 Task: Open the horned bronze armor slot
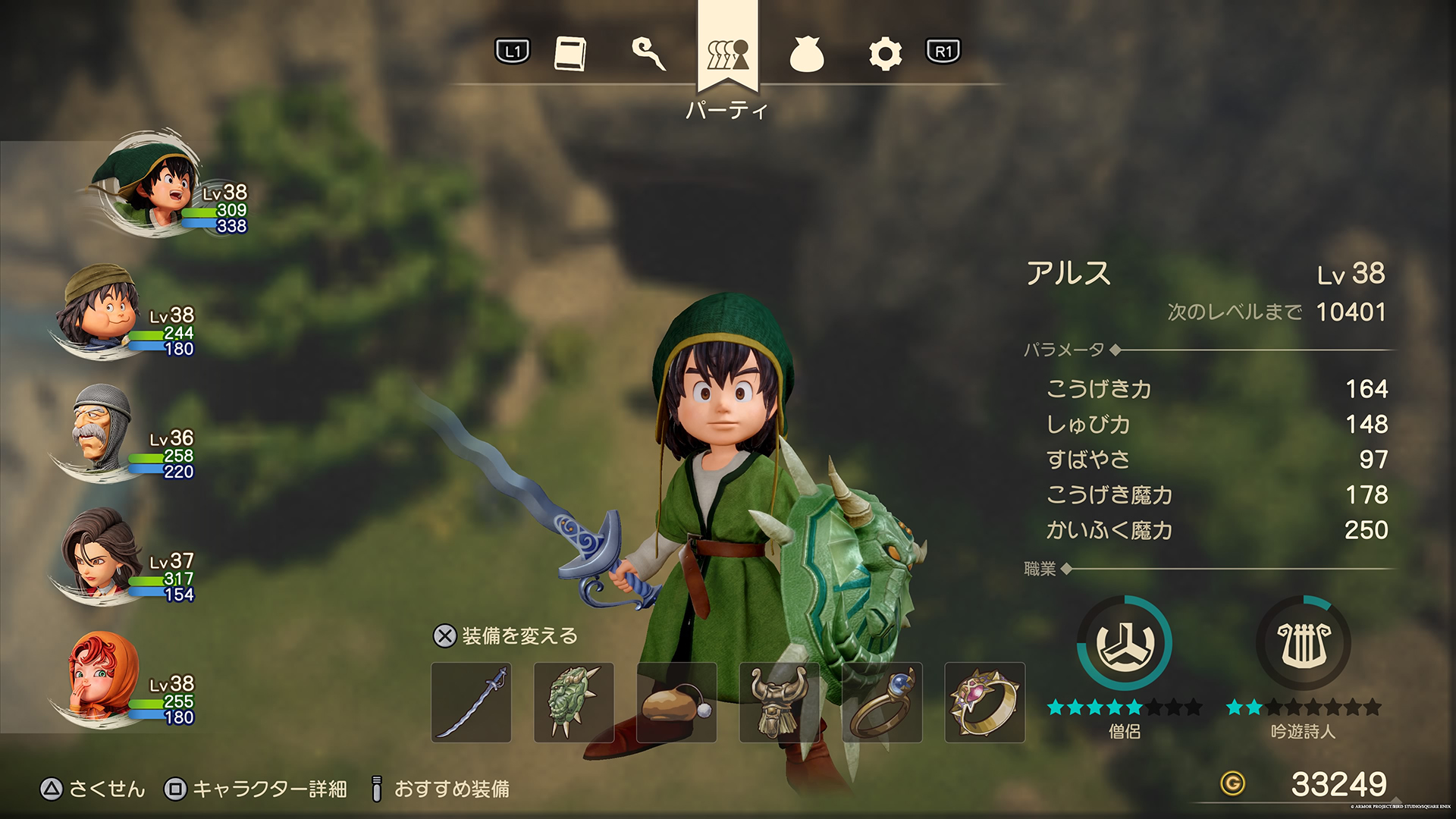coord(779,702)
